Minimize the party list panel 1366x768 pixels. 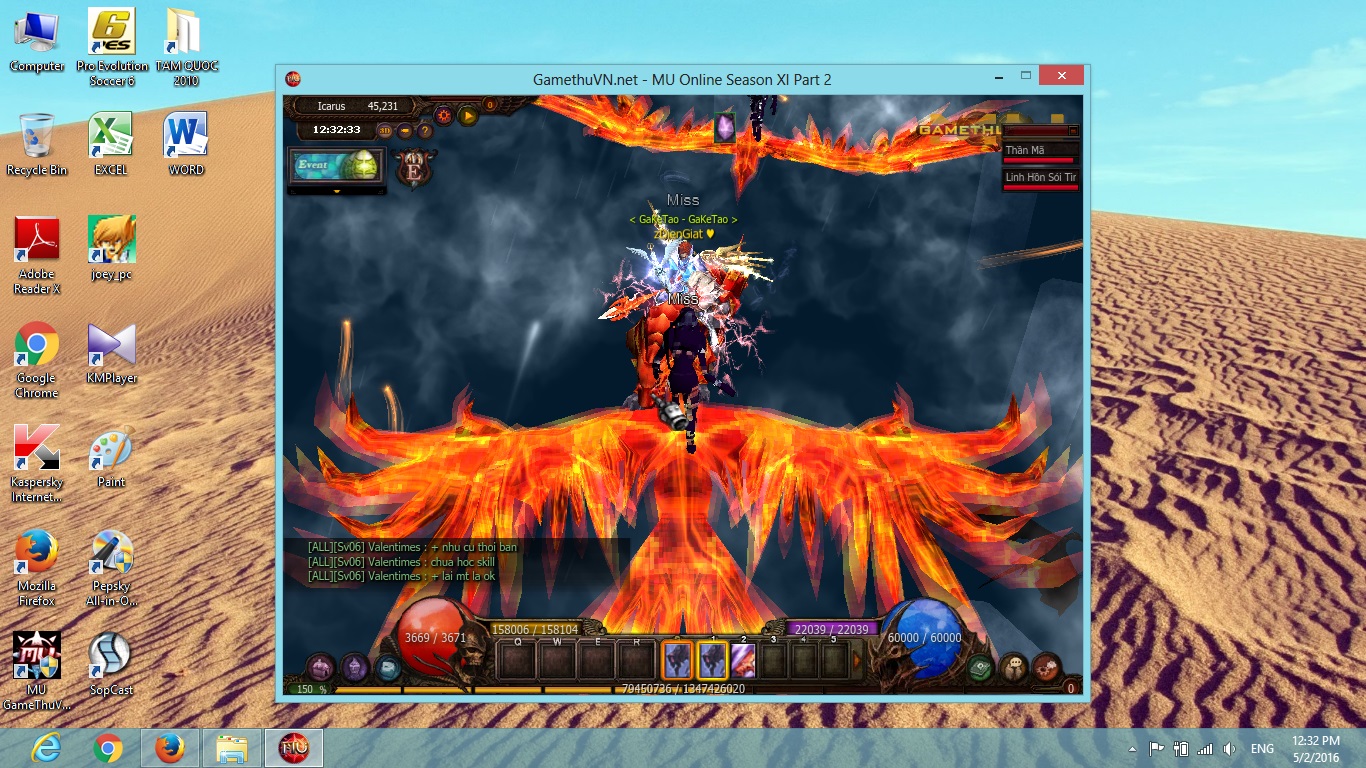tap(1073, 130)
